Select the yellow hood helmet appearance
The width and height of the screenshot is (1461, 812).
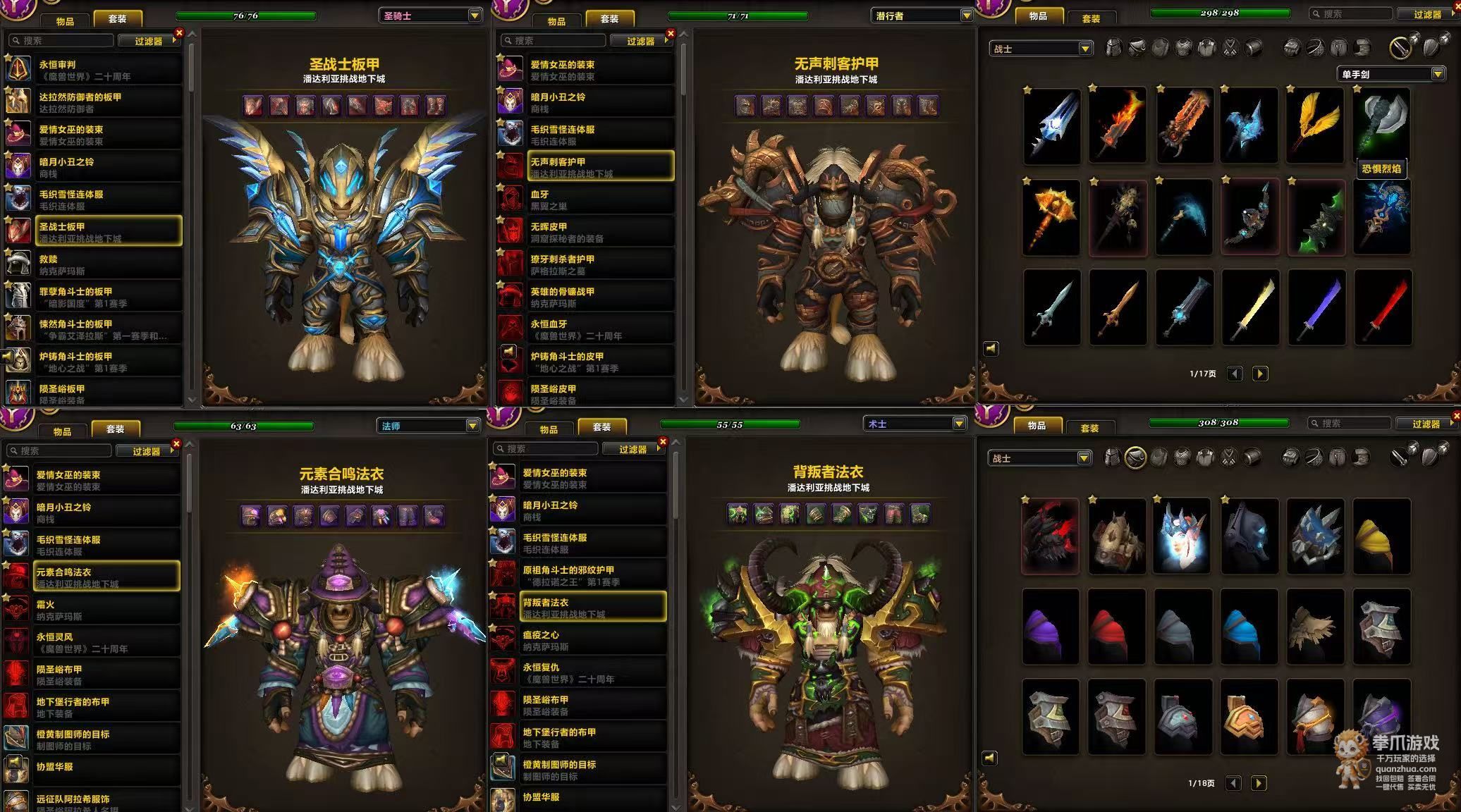click(x=1381, y=536)
